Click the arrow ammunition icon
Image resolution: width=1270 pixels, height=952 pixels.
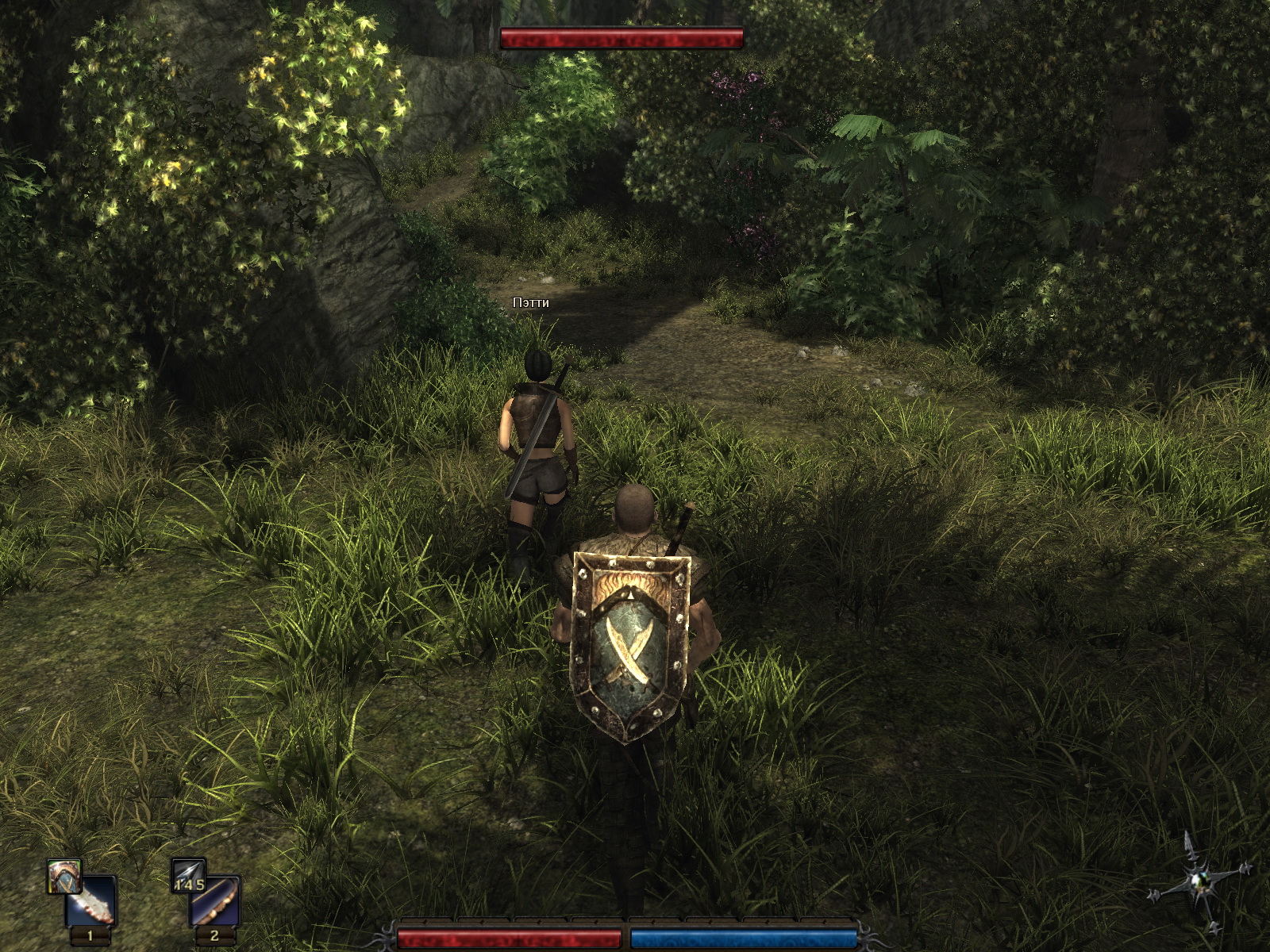[189, 875]
